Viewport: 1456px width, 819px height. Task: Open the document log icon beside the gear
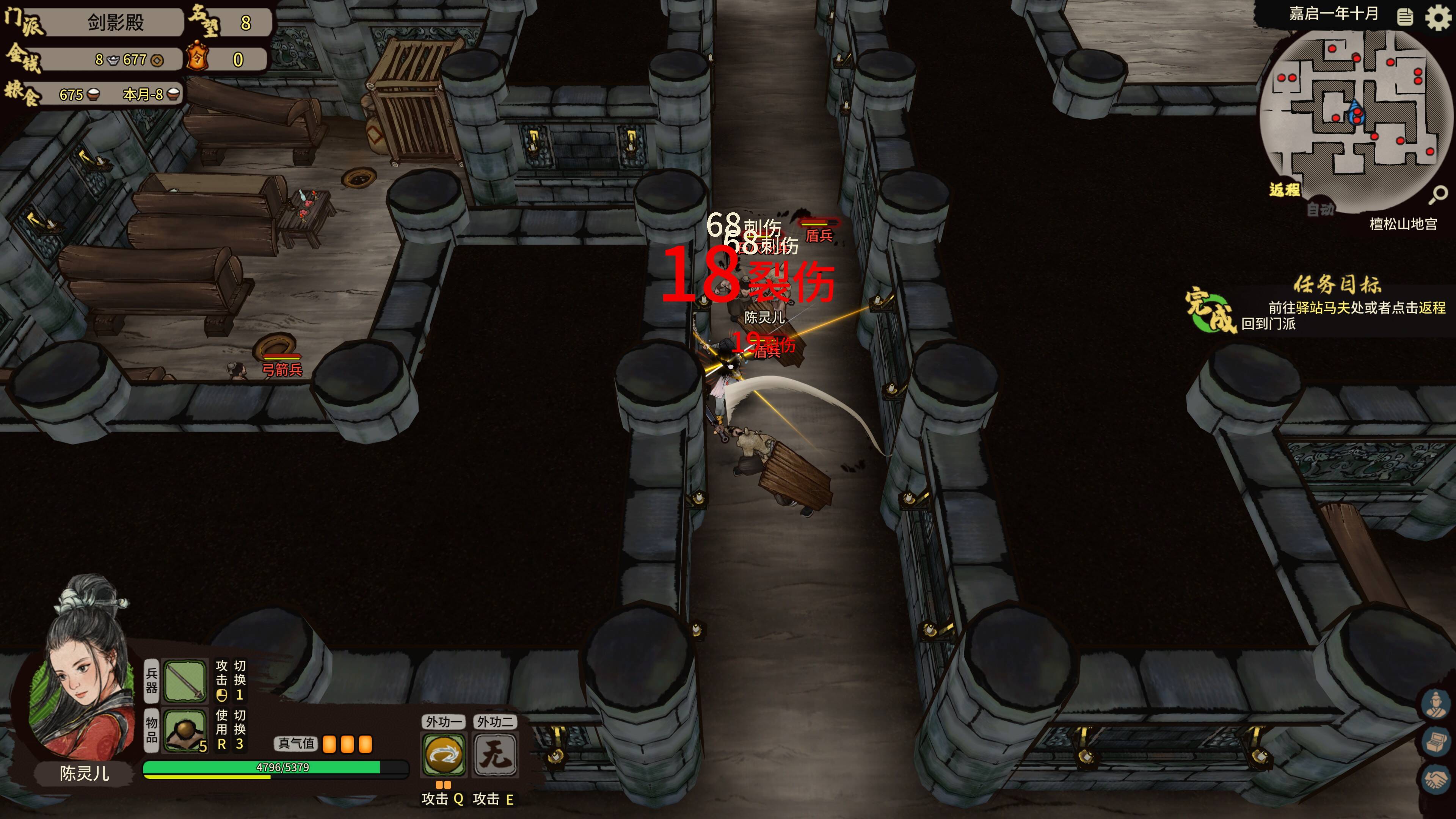click(1405, 17)
